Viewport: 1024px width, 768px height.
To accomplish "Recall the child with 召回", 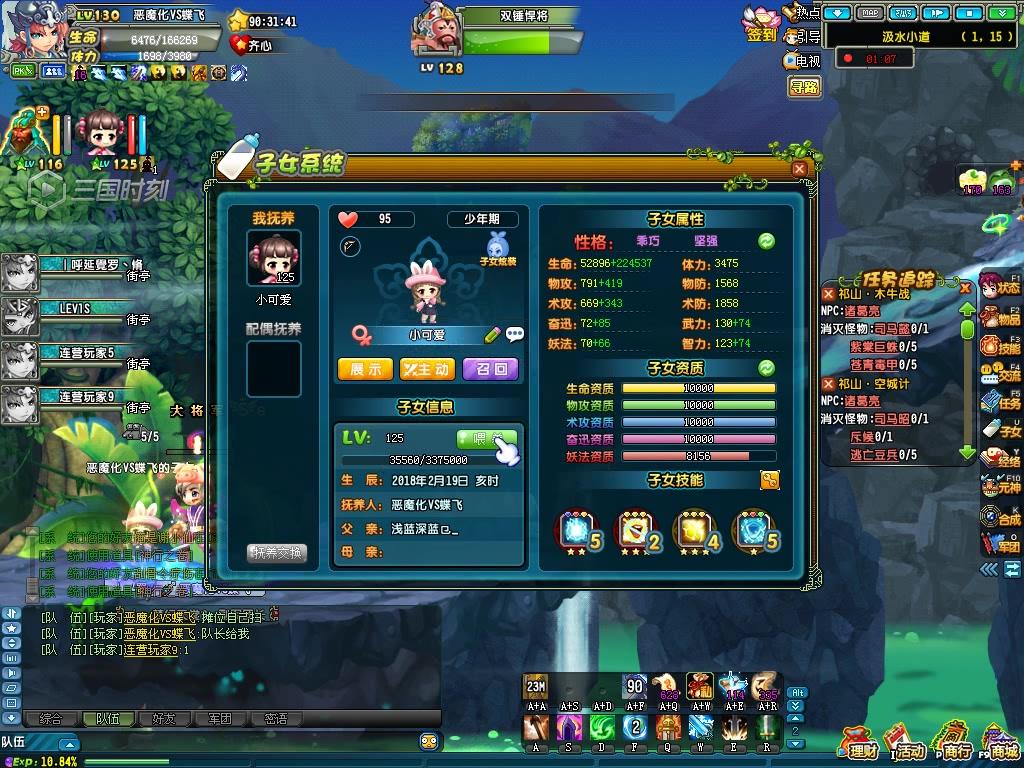I will click(491, 369).
